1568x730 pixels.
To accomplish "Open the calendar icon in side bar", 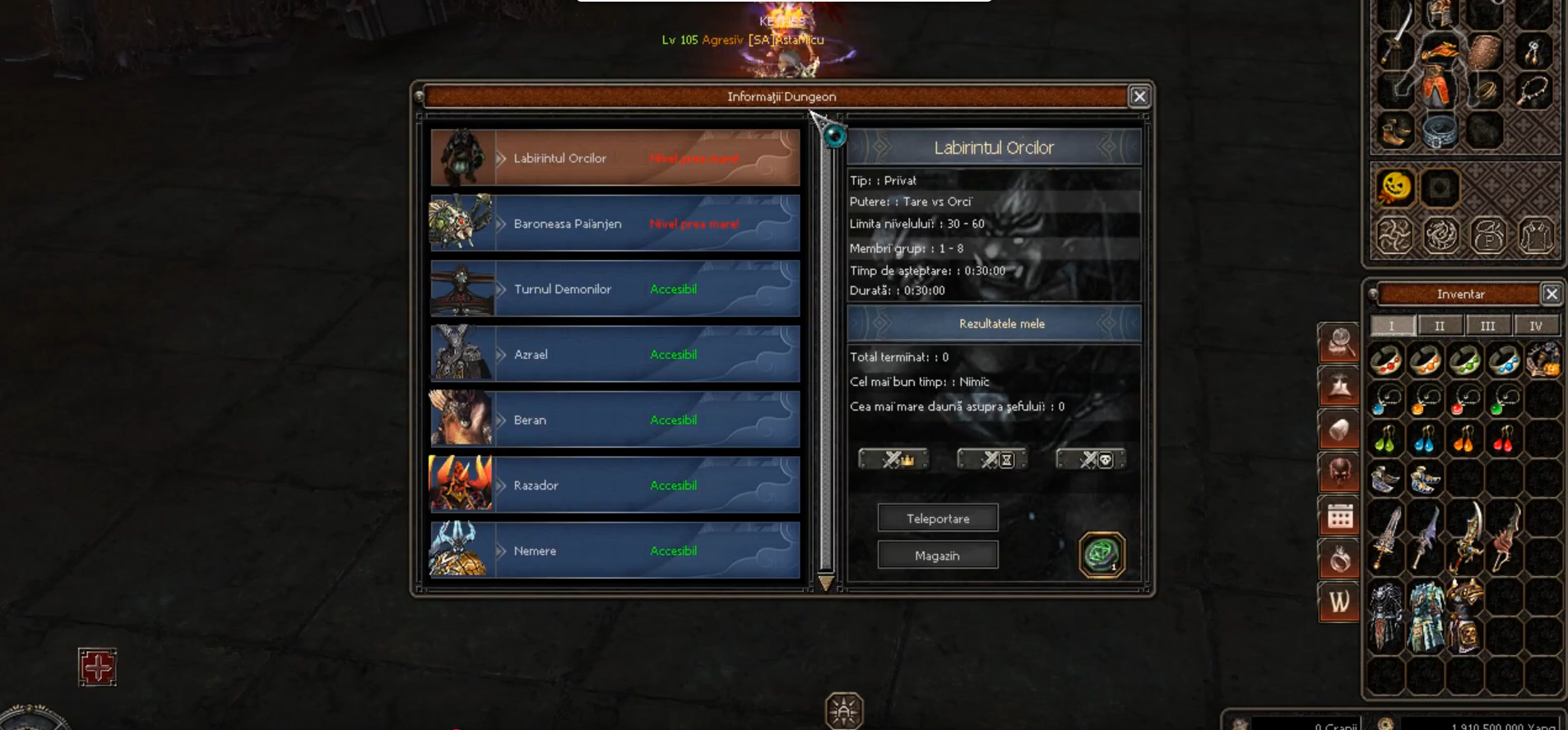I will tap(1339, 517).
